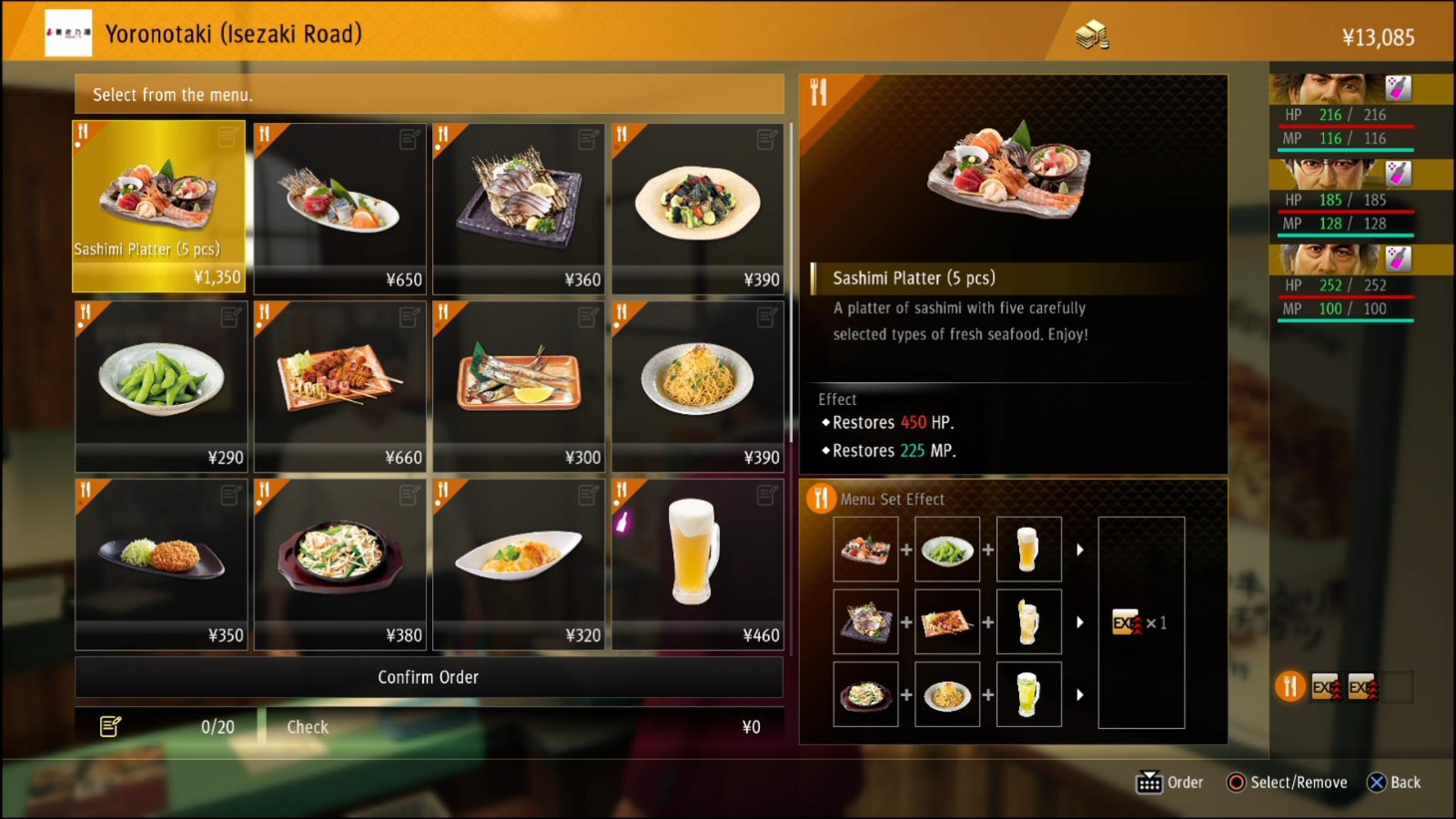The width and height of the screenshot is (1456, 819).
Task: Expand the arrow after the highball set combo
Action: coord(1080,622)
